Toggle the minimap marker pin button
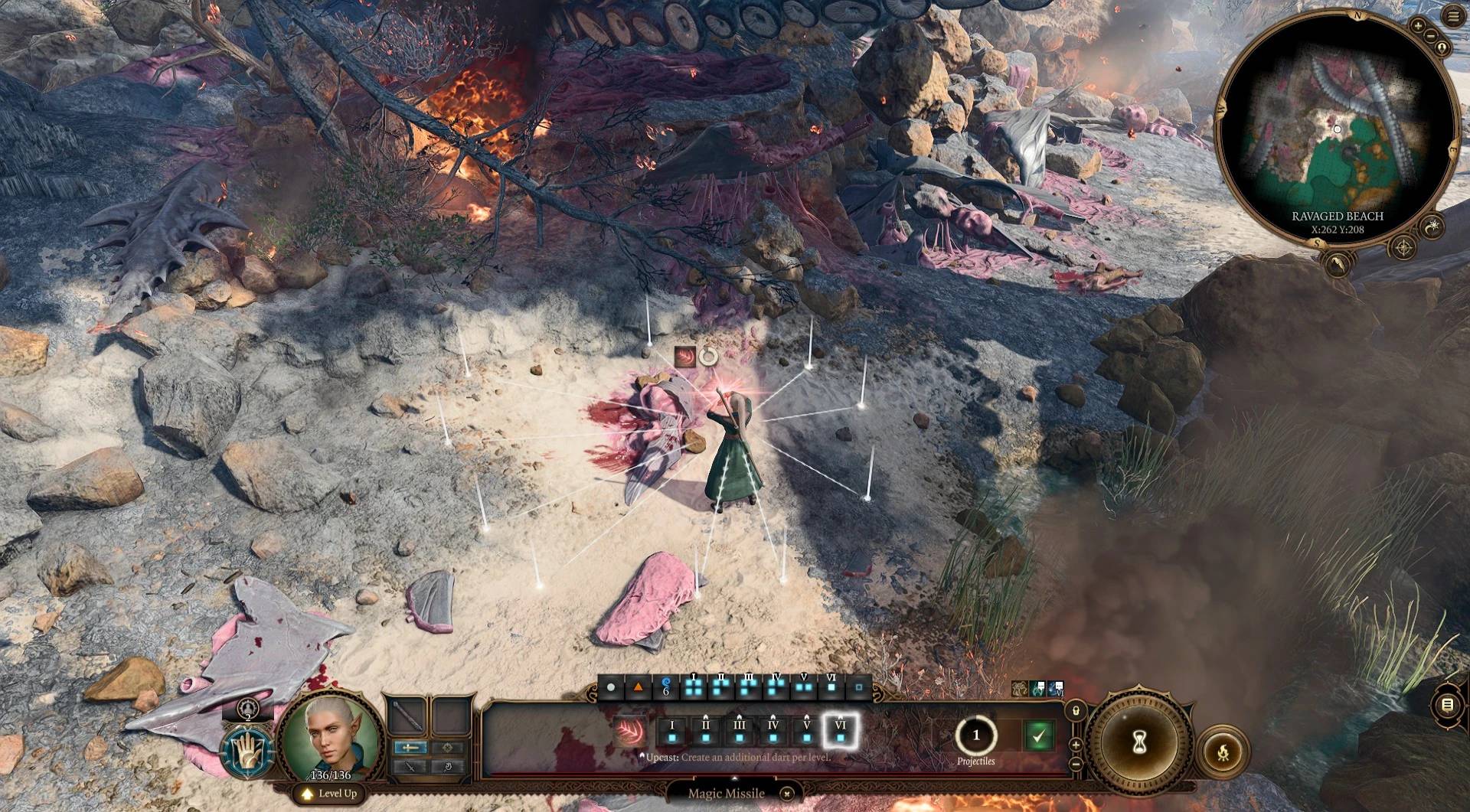This screenshot has height=812, width=1470. pyautogui.click(x=1442, y=48)
